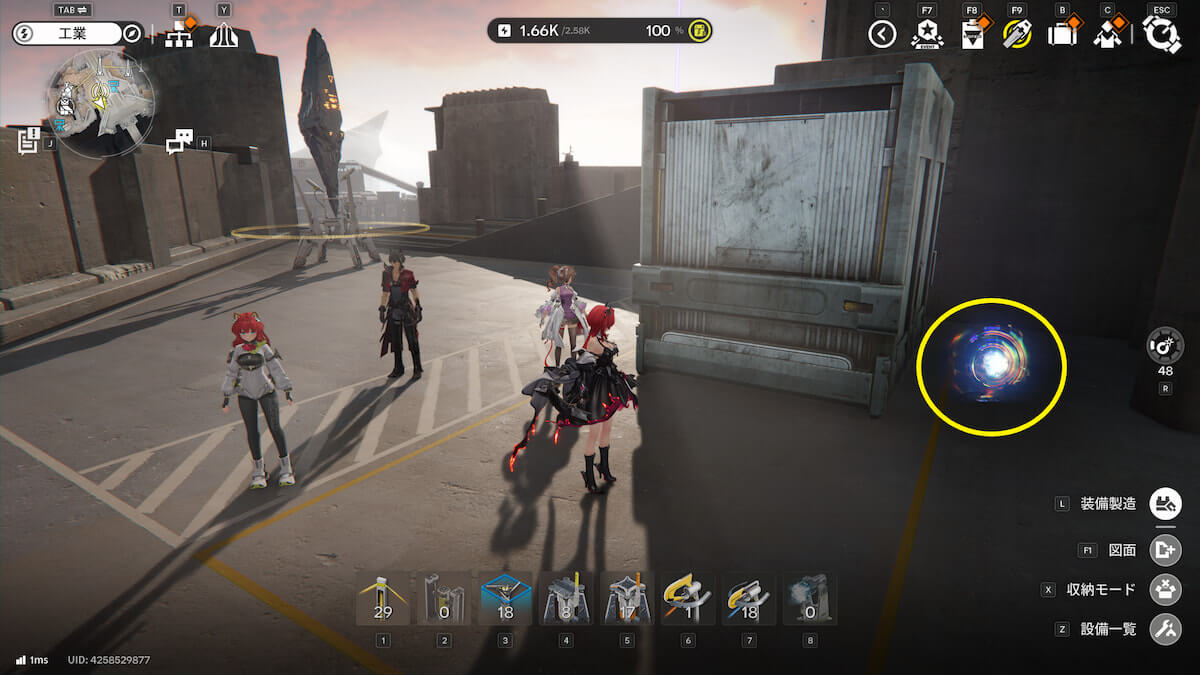Collapse top menu with the left arrow button

pos(882,35)
